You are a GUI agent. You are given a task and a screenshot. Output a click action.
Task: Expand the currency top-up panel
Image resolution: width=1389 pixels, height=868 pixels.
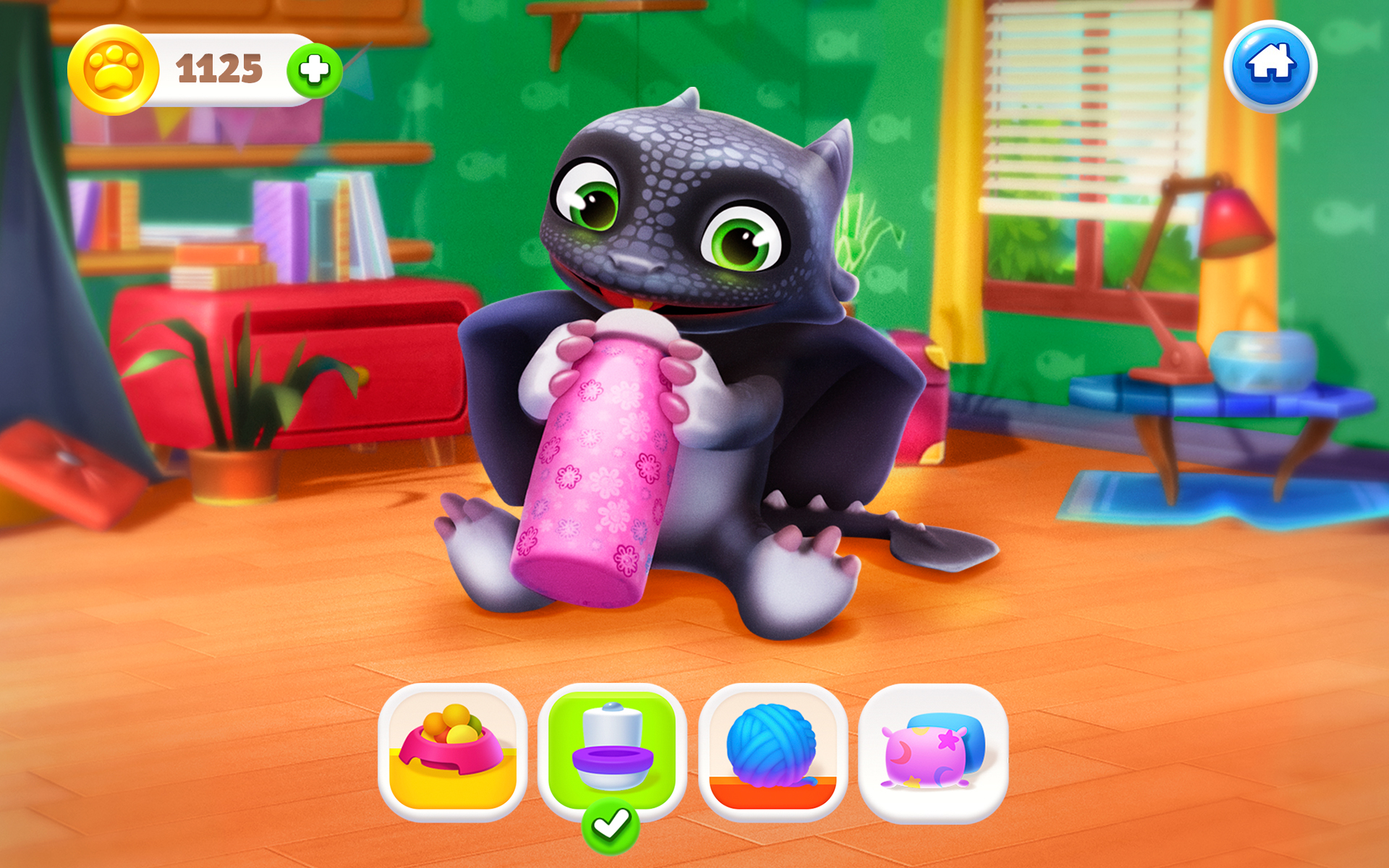click(313, 70)
